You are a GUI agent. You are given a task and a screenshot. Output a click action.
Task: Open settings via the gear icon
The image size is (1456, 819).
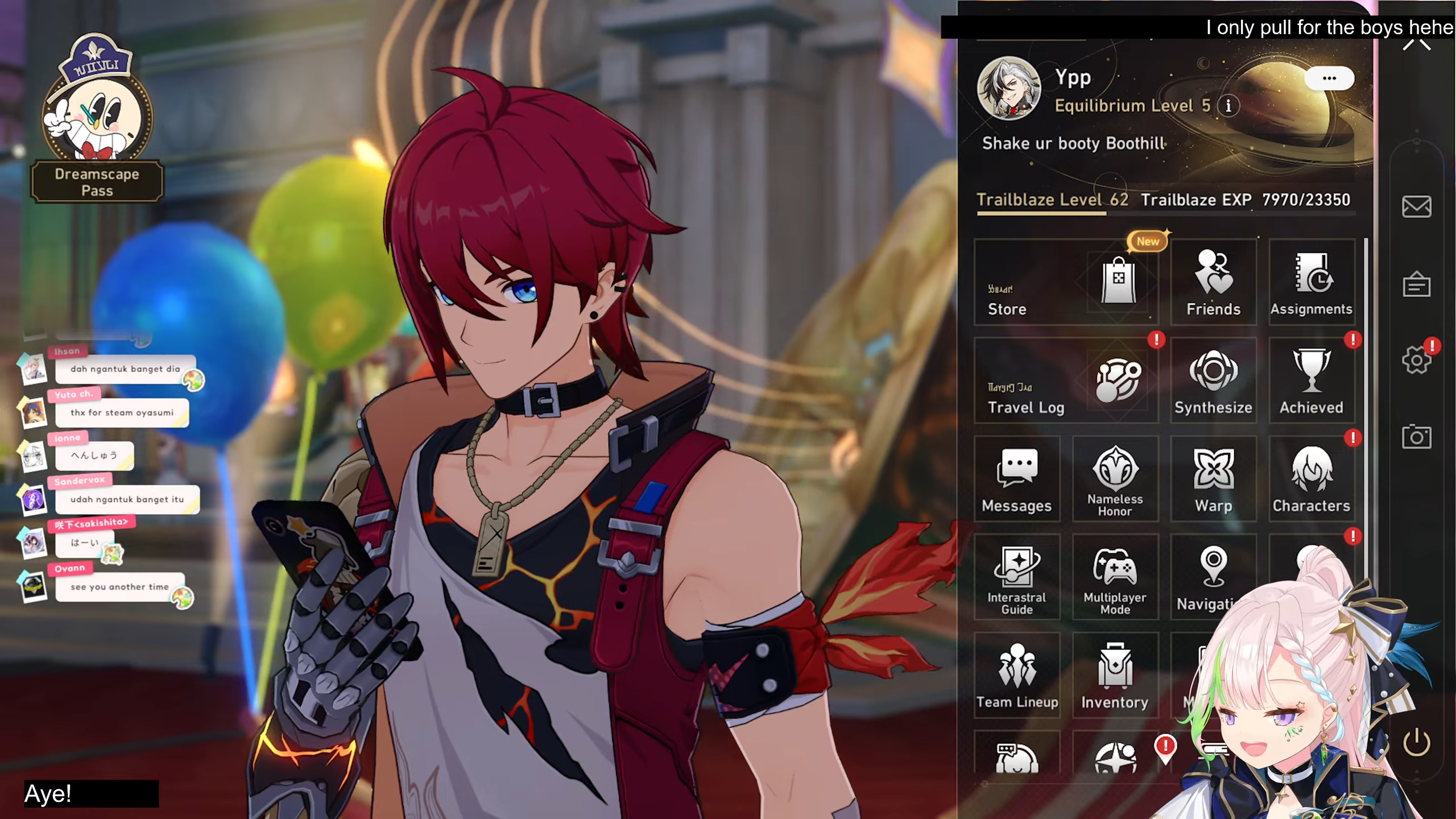pos(1416,361)
